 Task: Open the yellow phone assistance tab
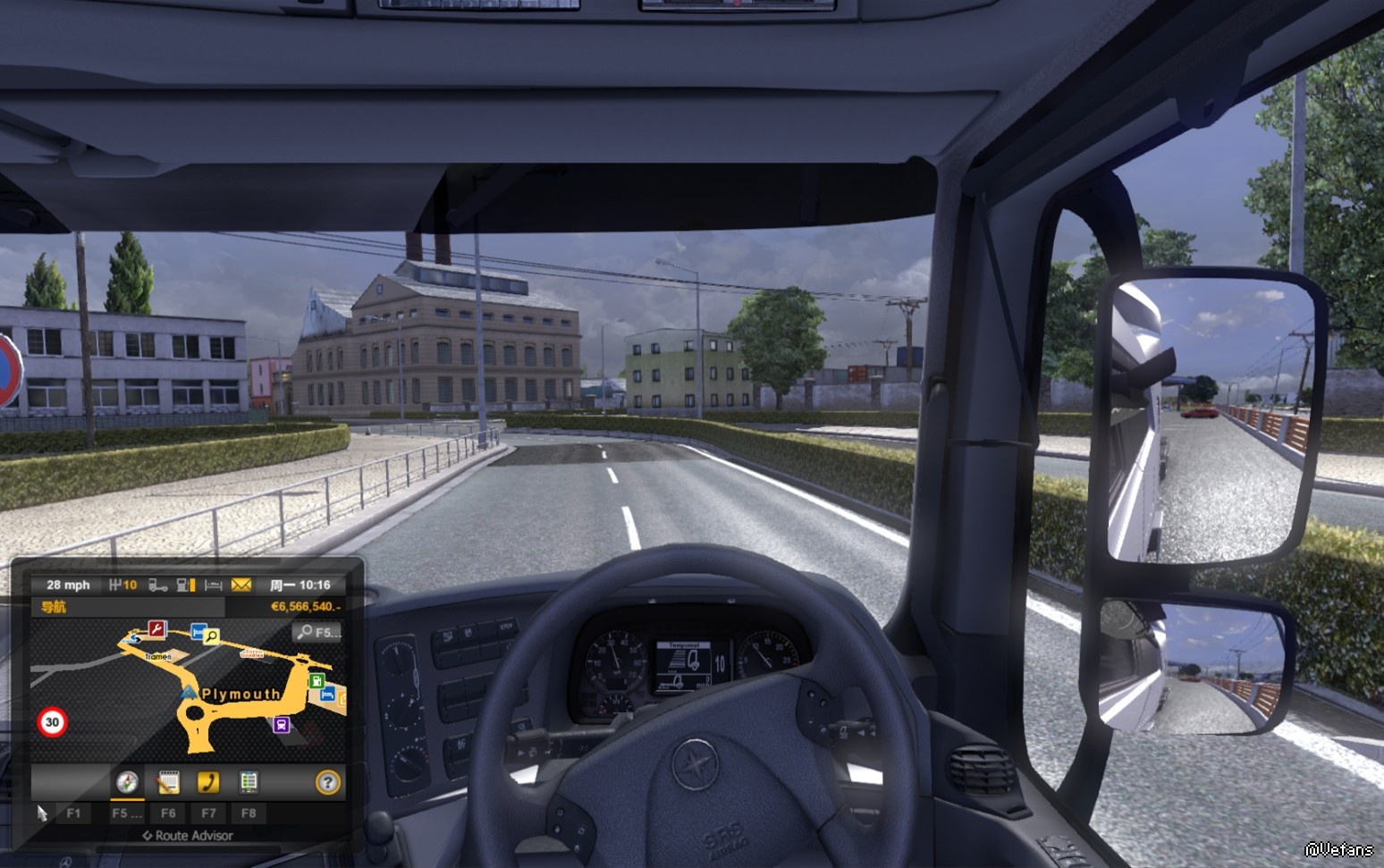tap(208, 782)
